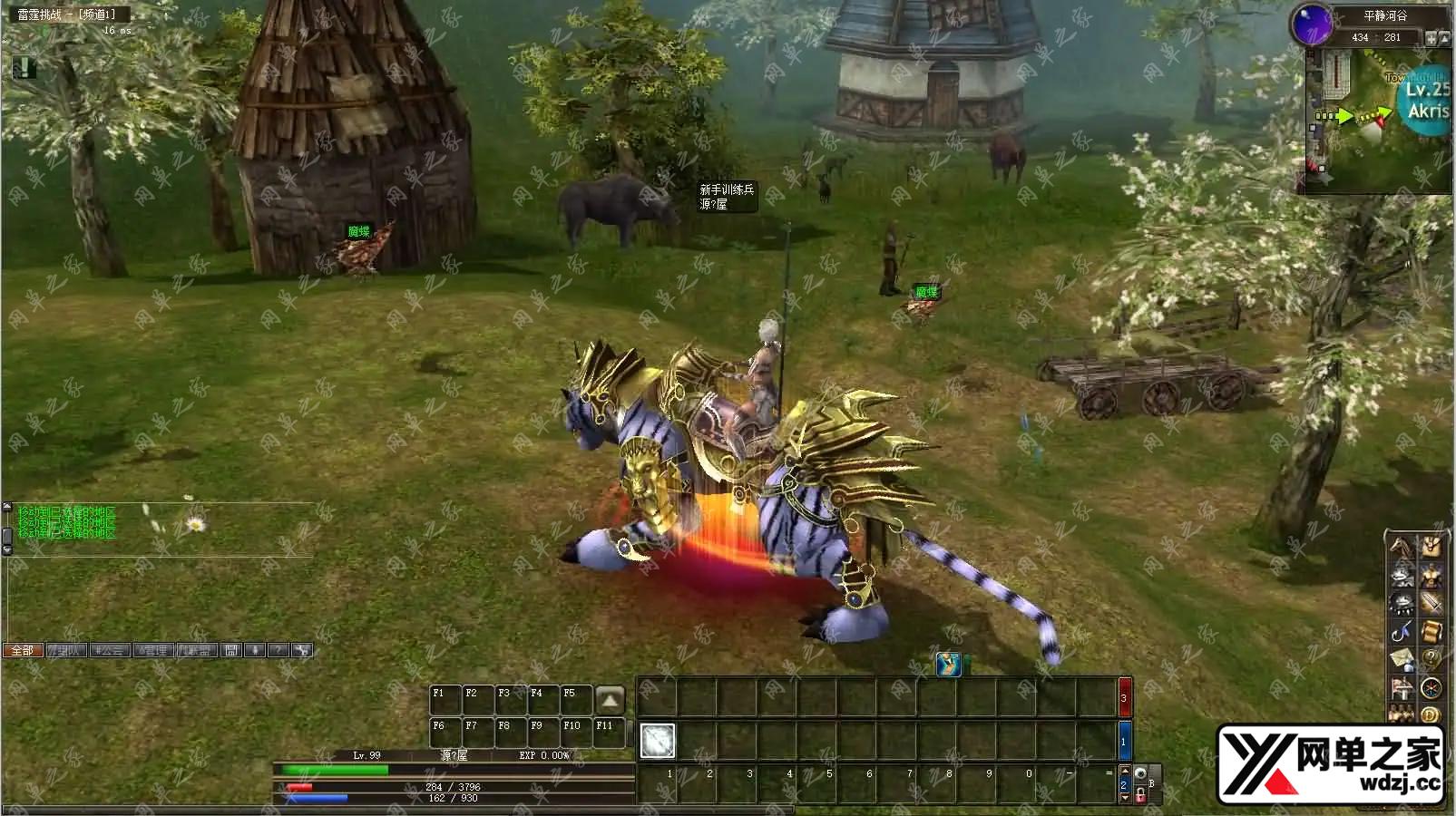The height and width of the screenshot is (816, 1456).
Task: Open the gold D coin icon
Action: point(1432,715)
